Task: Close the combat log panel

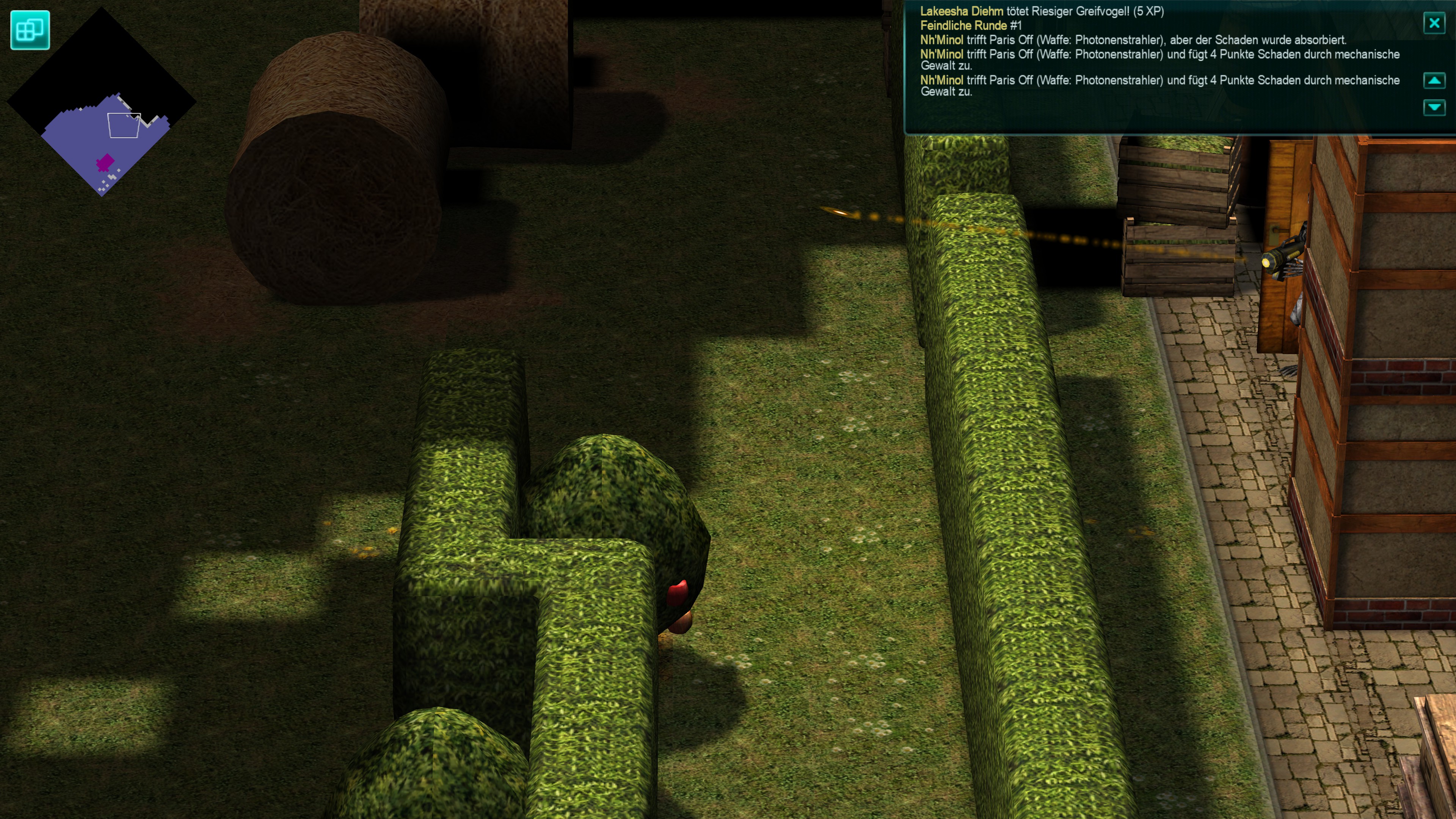Action: [1433, 23]
